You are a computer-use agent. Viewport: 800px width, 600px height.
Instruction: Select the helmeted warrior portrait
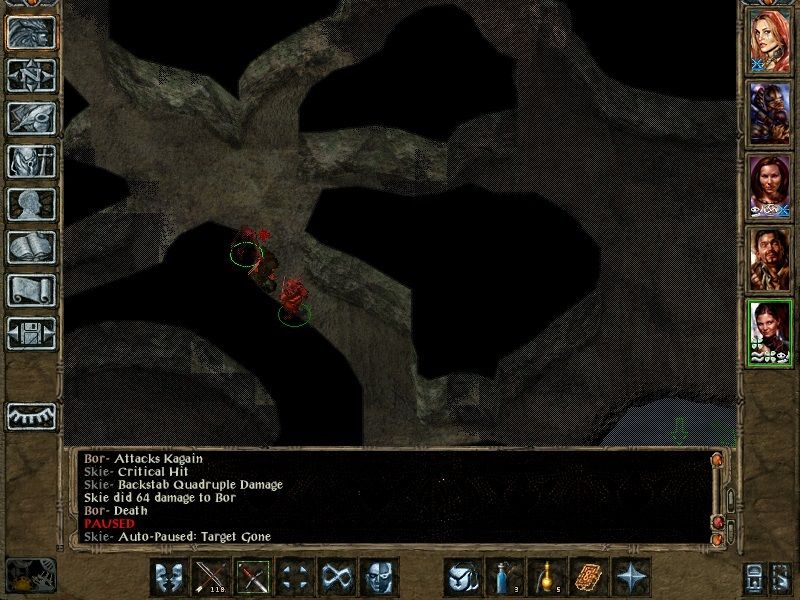[x=770, y=115]
